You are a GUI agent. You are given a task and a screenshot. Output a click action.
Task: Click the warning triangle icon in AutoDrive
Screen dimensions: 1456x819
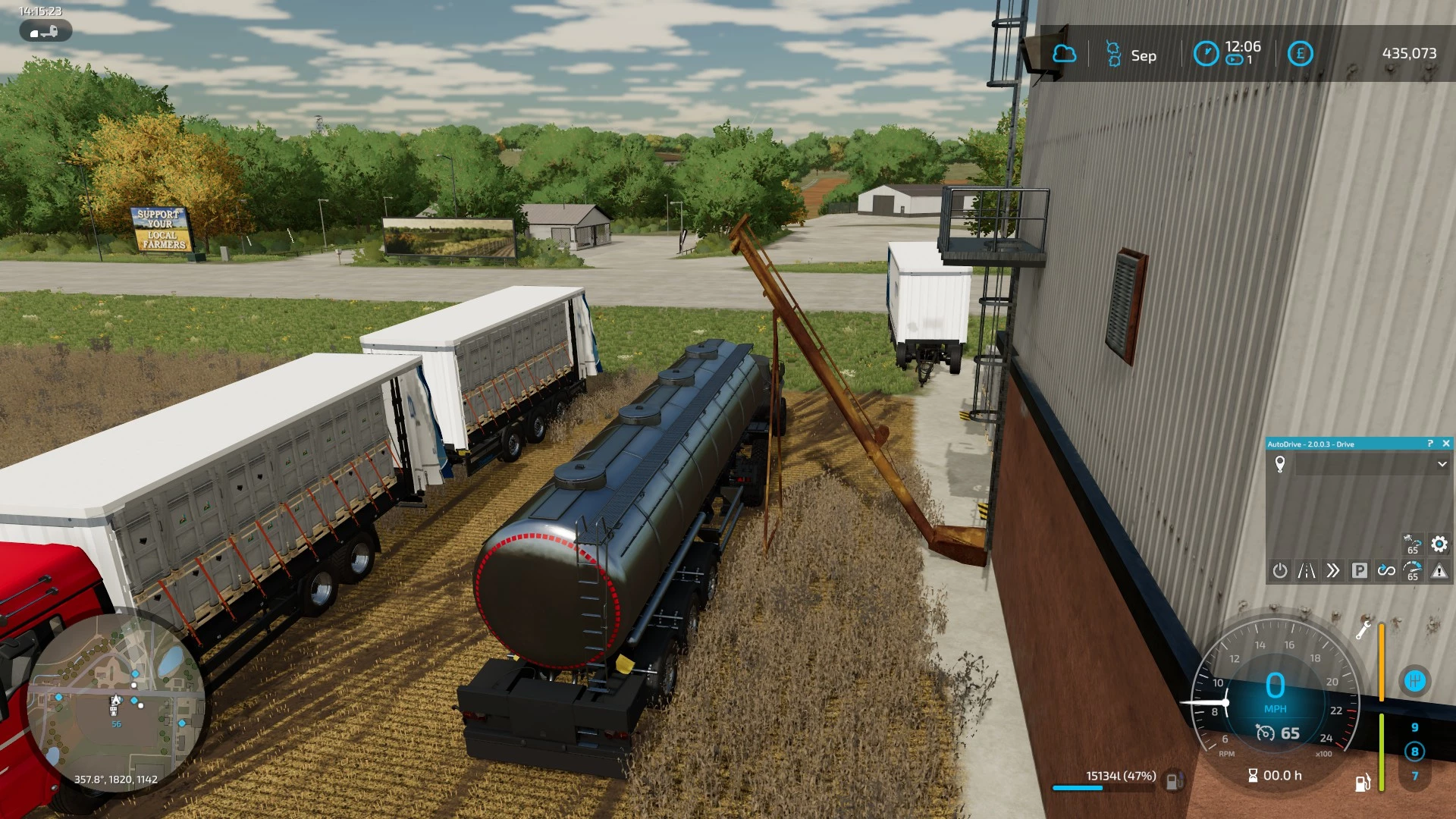click(1439, 572)
